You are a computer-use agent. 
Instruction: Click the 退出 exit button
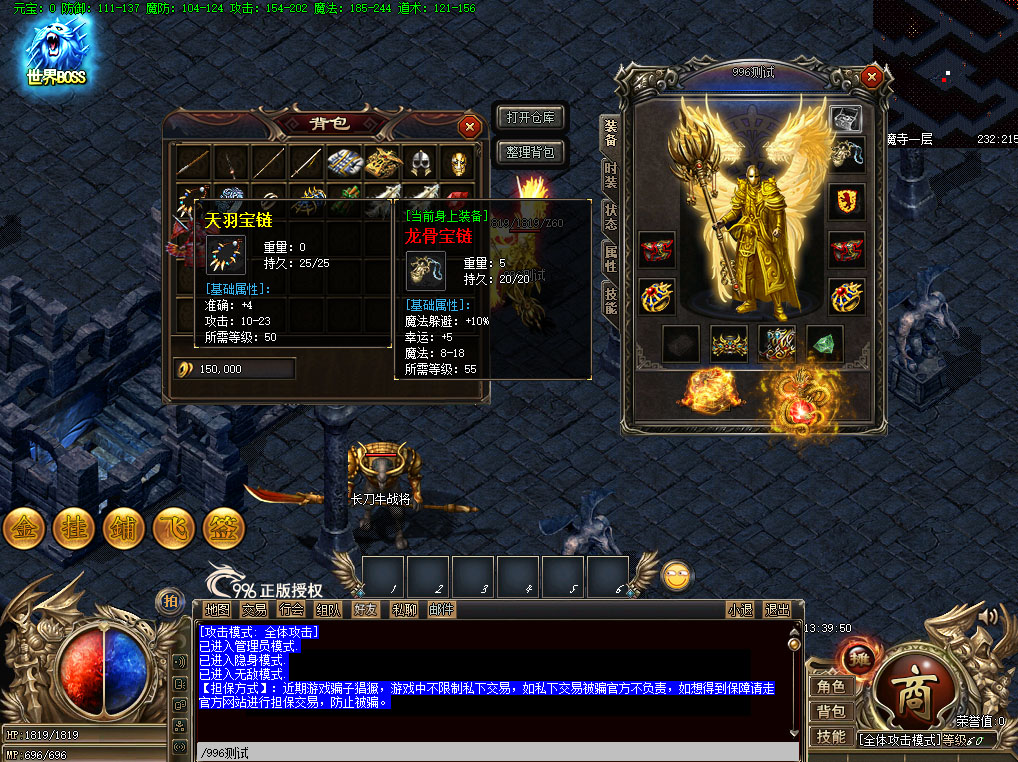pyautogui.click(x=777, y=609)
